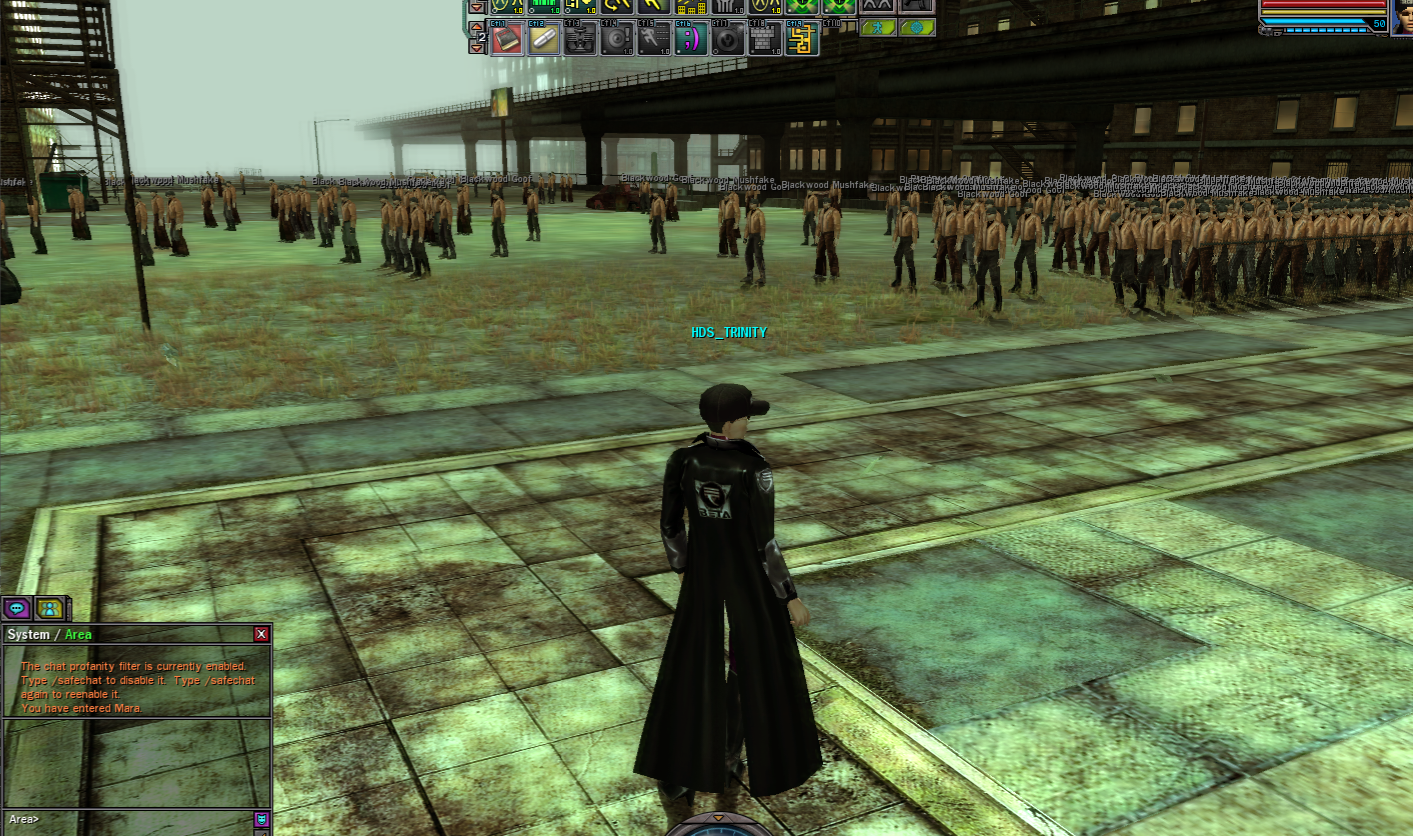The height and width of the screenshot is (836, 1413).
Task: Use the white pill capsule hotbar item
Action: [542, 39]
